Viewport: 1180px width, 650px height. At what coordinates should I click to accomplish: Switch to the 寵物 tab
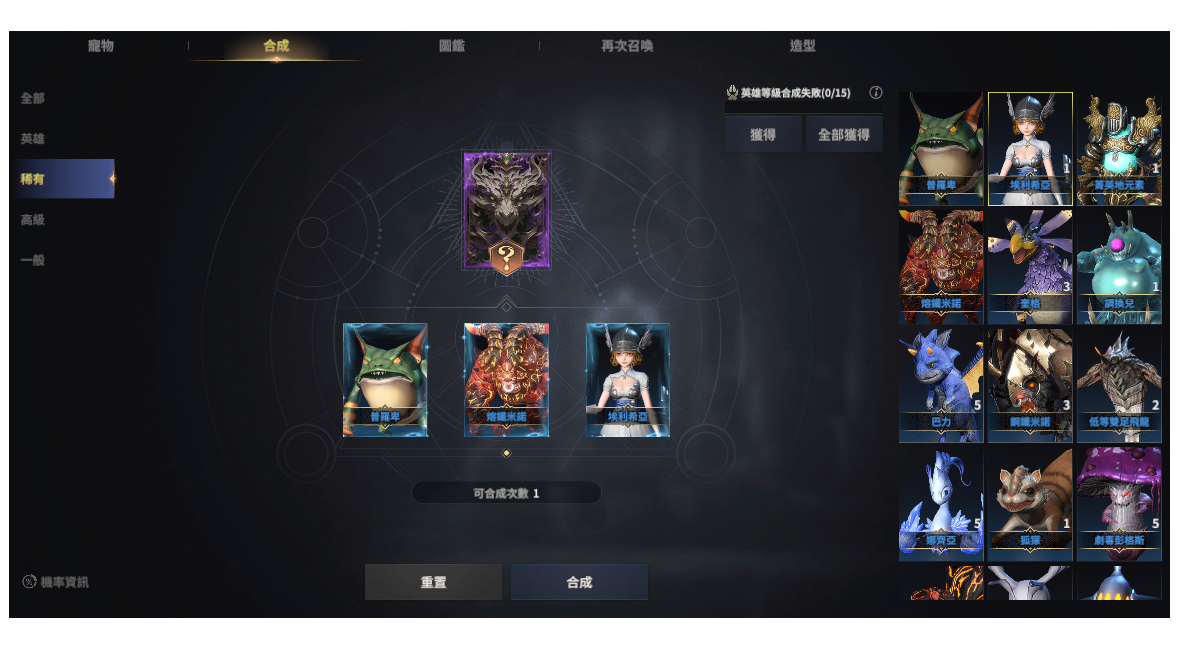101,46
